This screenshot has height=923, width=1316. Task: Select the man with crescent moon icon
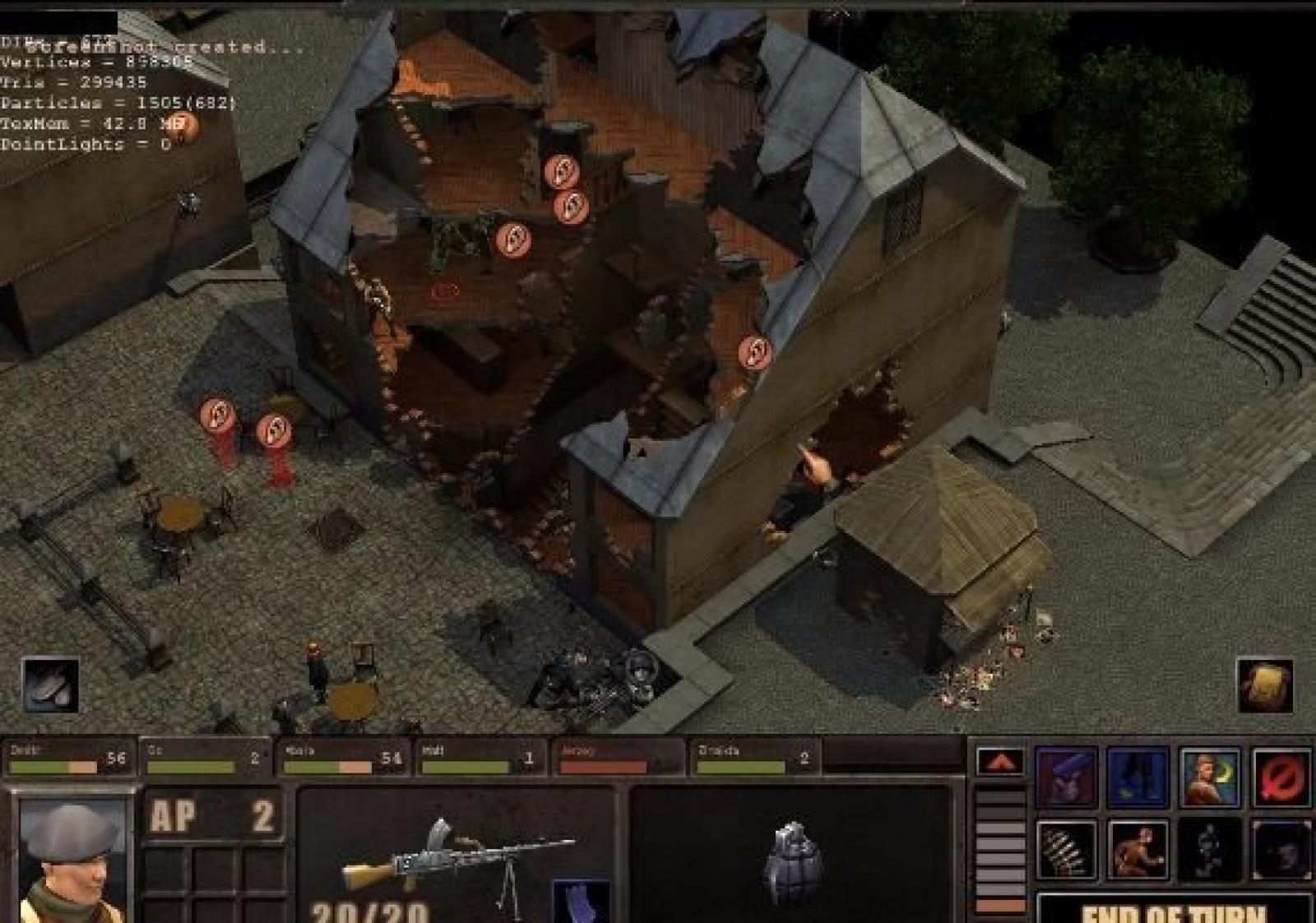click(x=1209, y=777)
